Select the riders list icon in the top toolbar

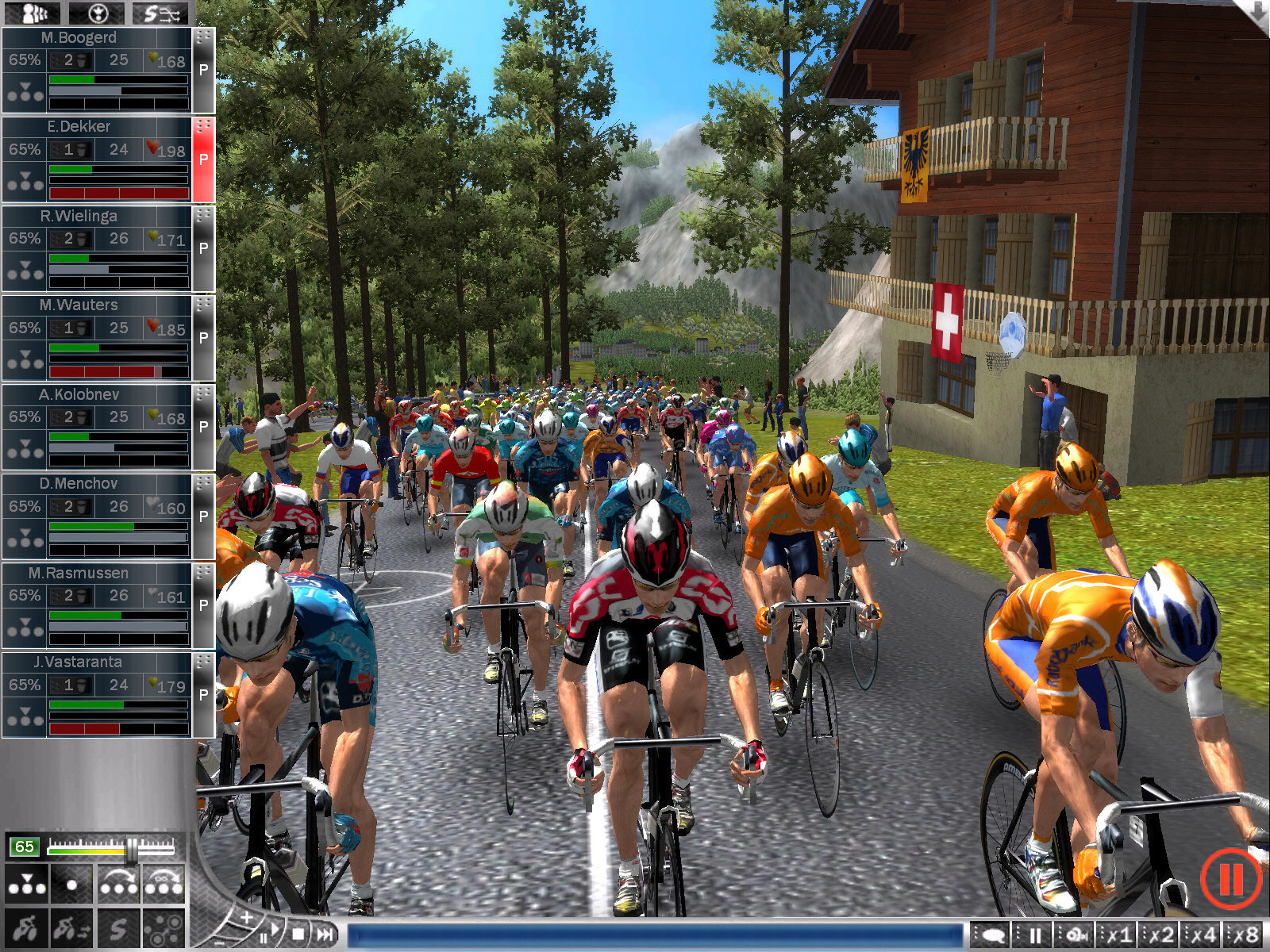tap(32, 11)
